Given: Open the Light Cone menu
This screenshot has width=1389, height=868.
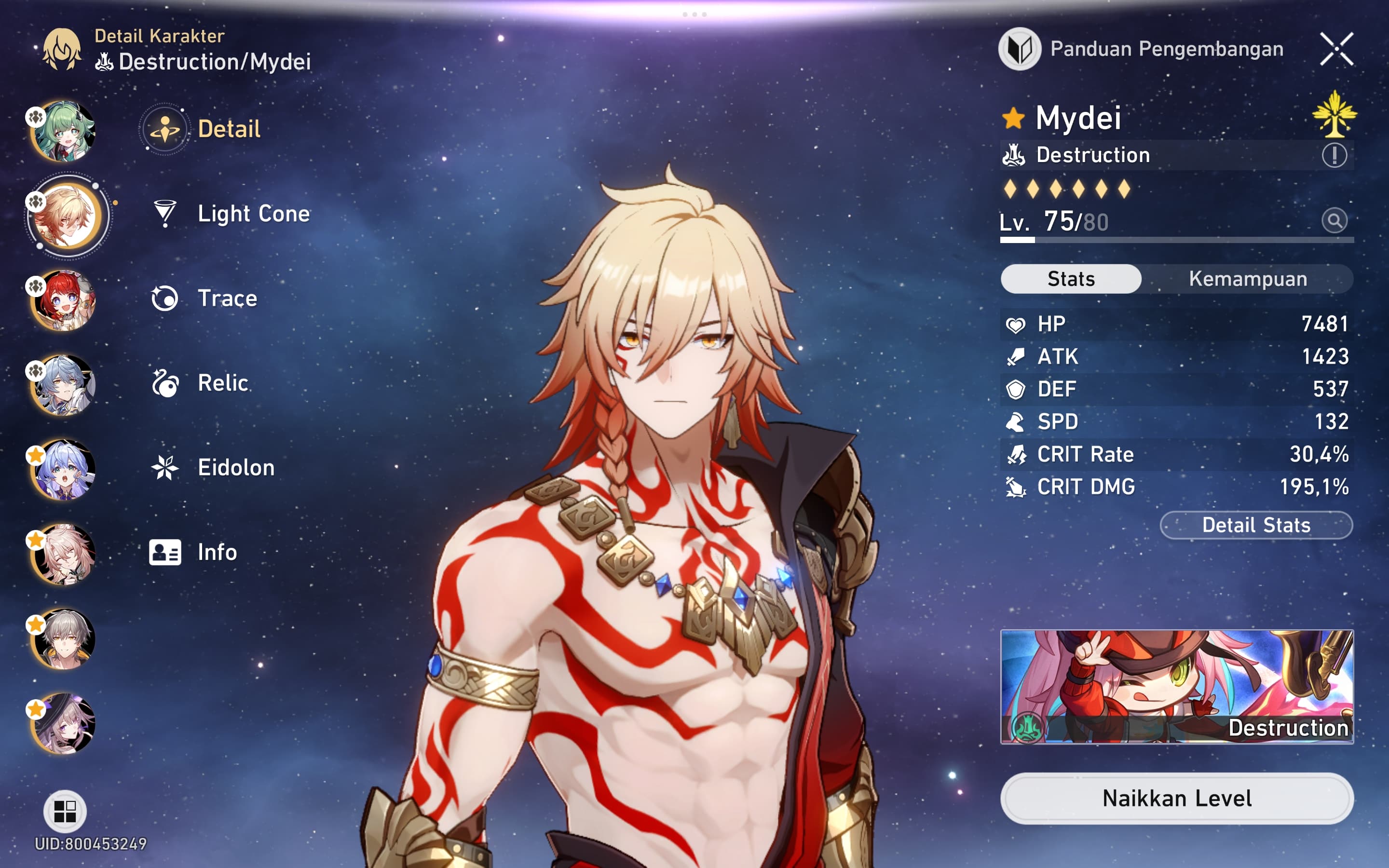Looking at the screenshot, I should click(x=253, y=214).
